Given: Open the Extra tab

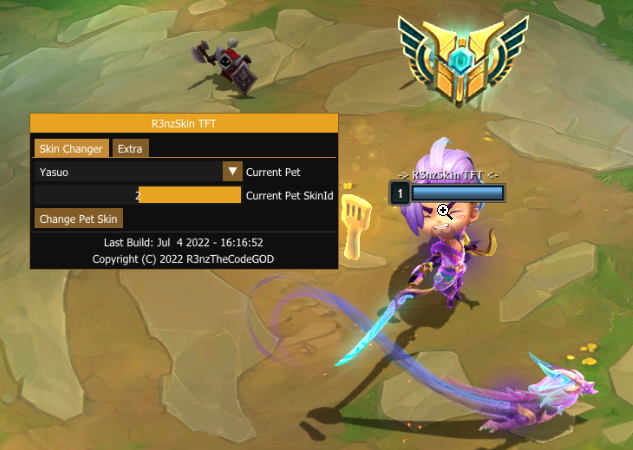Looking at the screenshot, I should click(x=130, y=149).
